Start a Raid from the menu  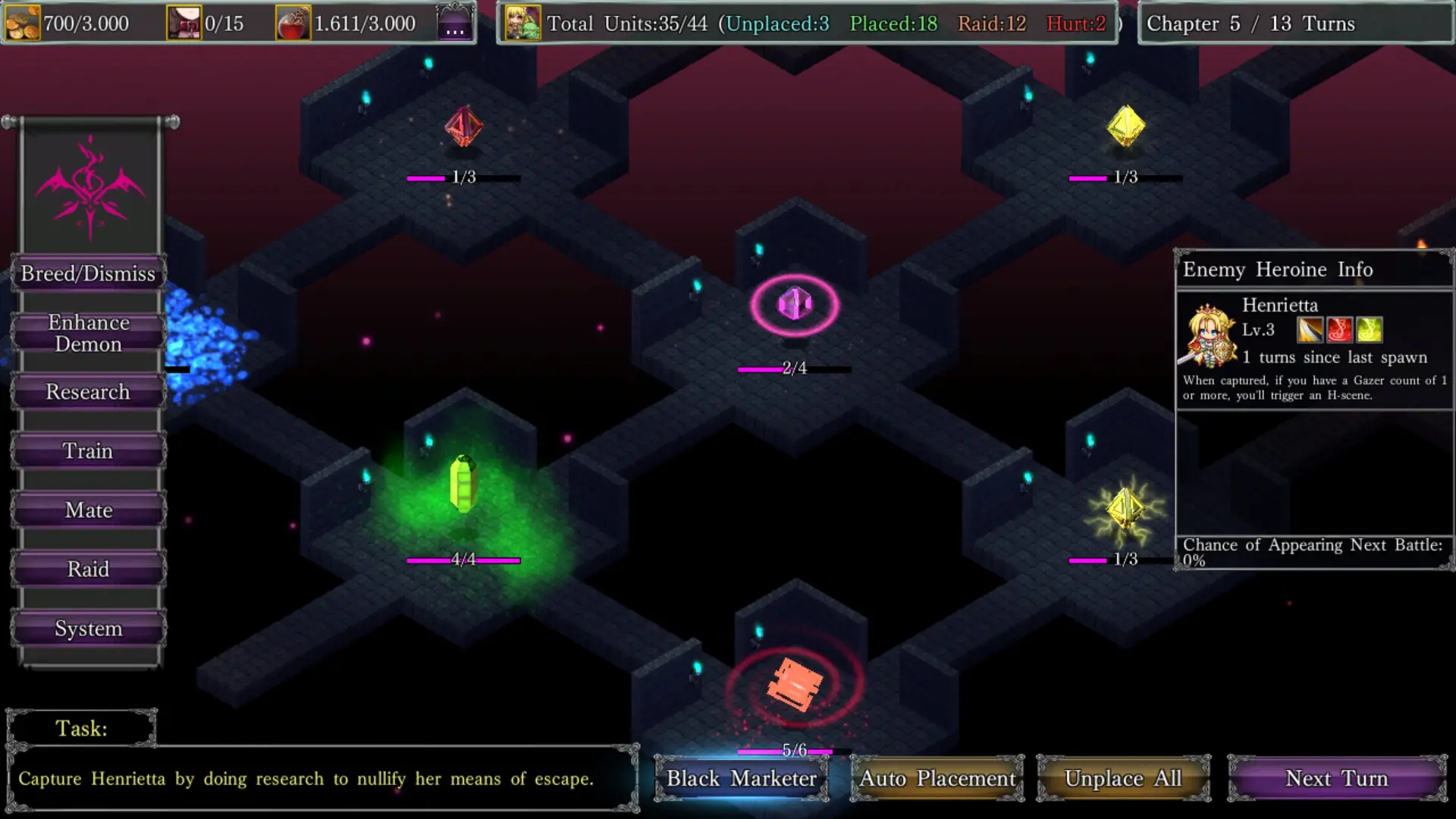click(88, 570)
